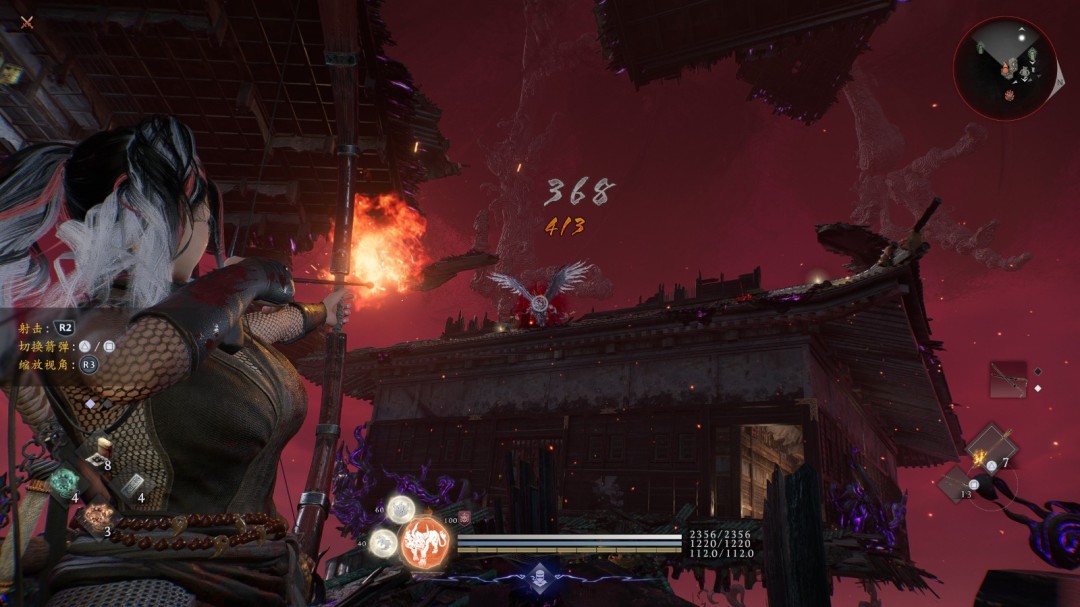Switch to the standard arrow ammo slot
Viewport: 1080px width, 607px height.
click(x=956, y=484)
